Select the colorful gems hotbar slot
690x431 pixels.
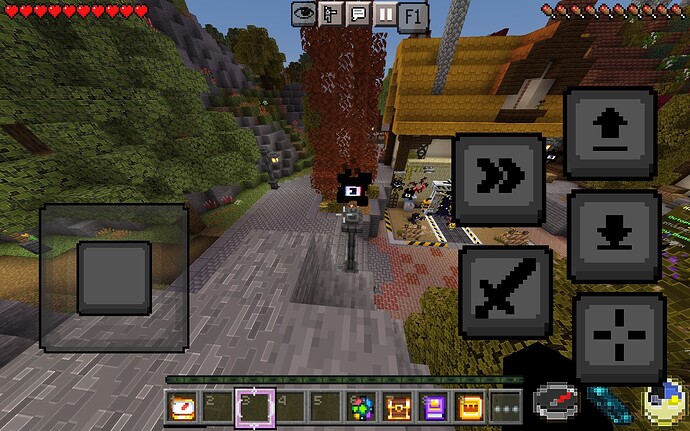pos(360,408)
